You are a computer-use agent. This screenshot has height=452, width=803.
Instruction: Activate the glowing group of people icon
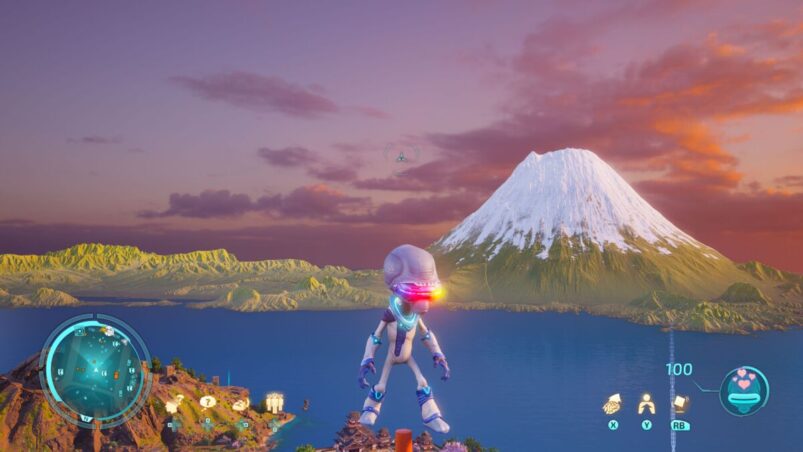pos(274,402)
